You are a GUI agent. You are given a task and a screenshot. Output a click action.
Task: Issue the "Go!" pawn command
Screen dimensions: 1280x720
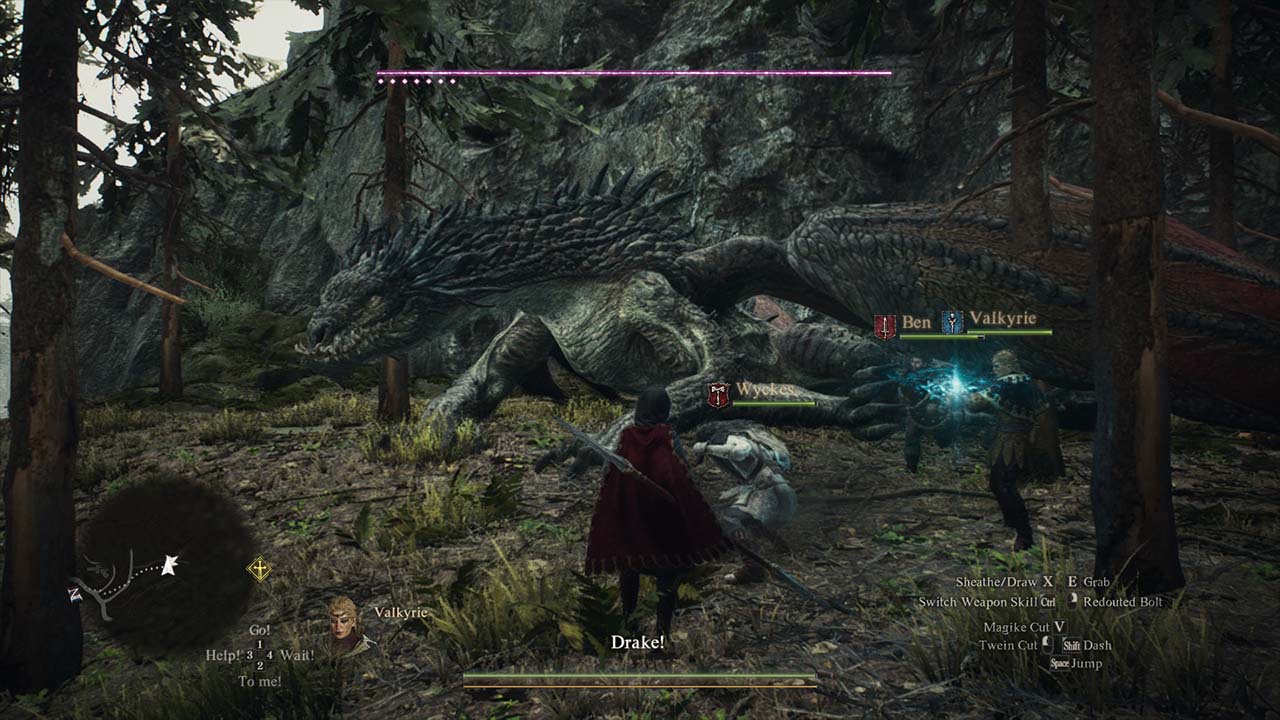click(260, 630)
